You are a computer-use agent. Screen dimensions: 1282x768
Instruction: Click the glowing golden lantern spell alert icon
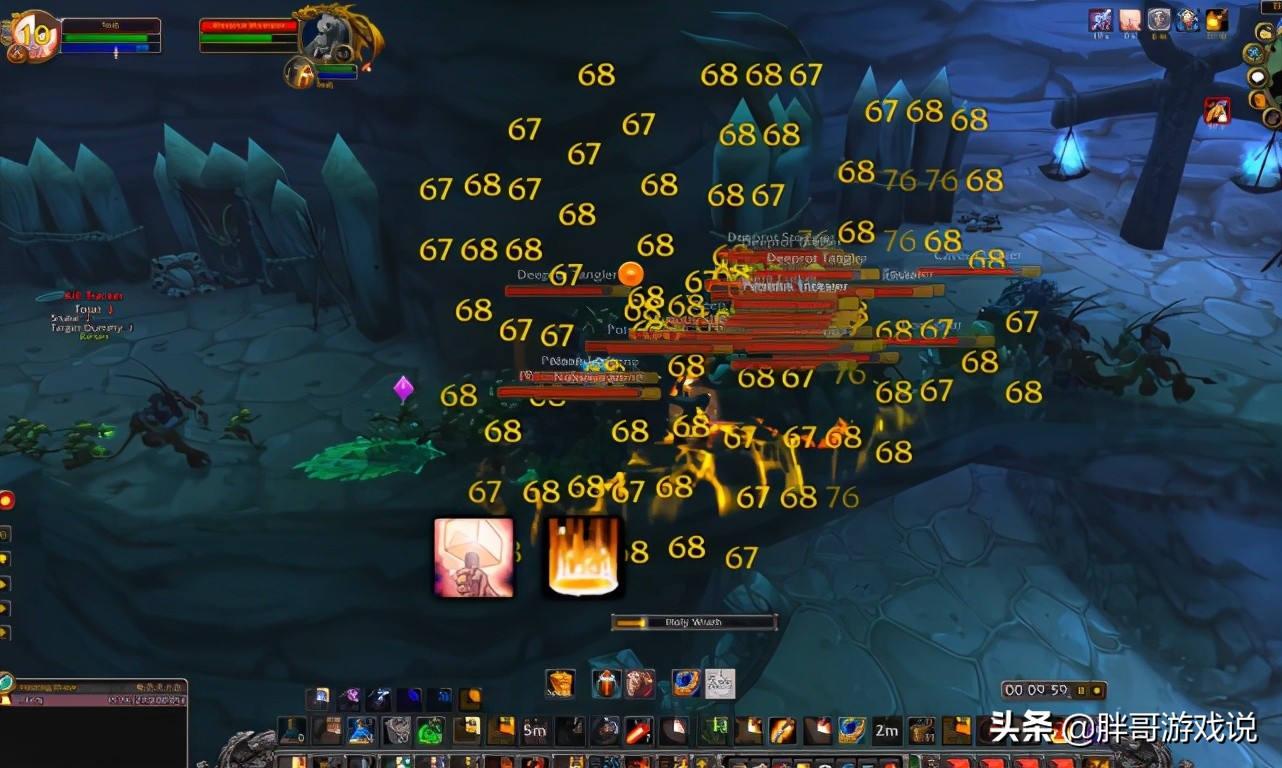pos(472,557)
